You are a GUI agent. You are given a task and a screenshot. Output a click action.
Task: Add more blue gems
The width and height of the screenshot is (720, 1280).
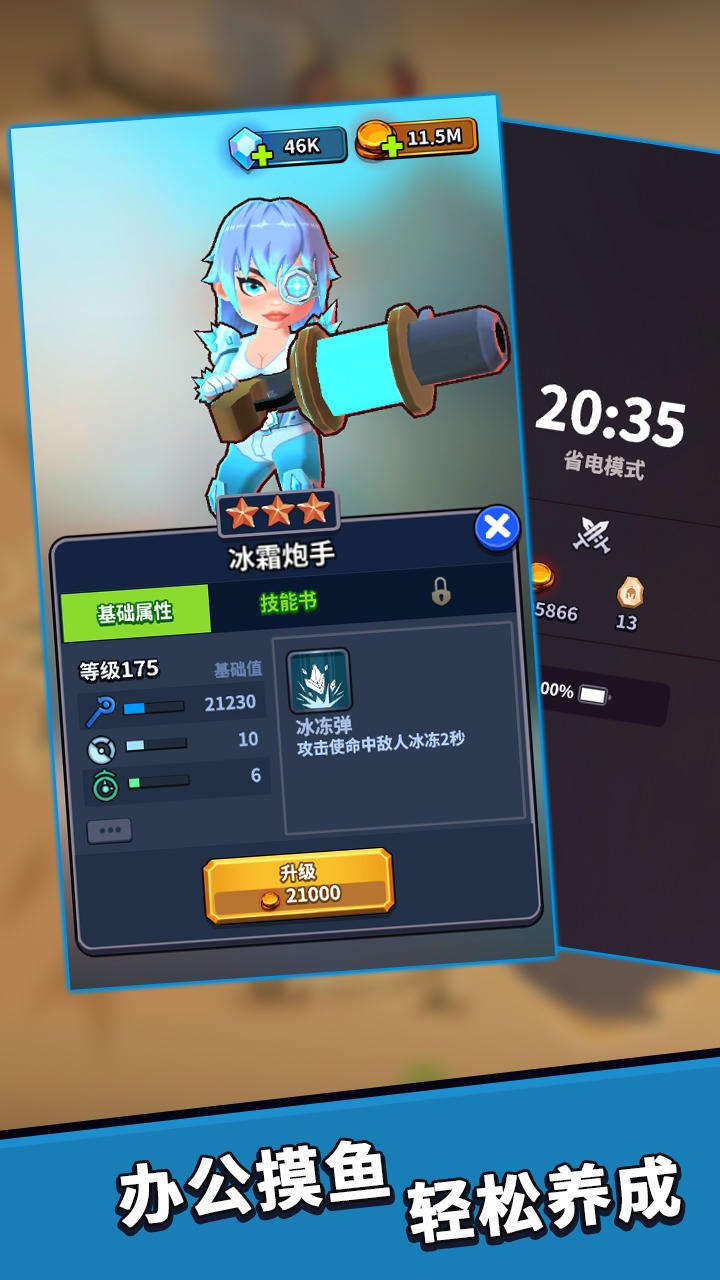coord(262,154)
